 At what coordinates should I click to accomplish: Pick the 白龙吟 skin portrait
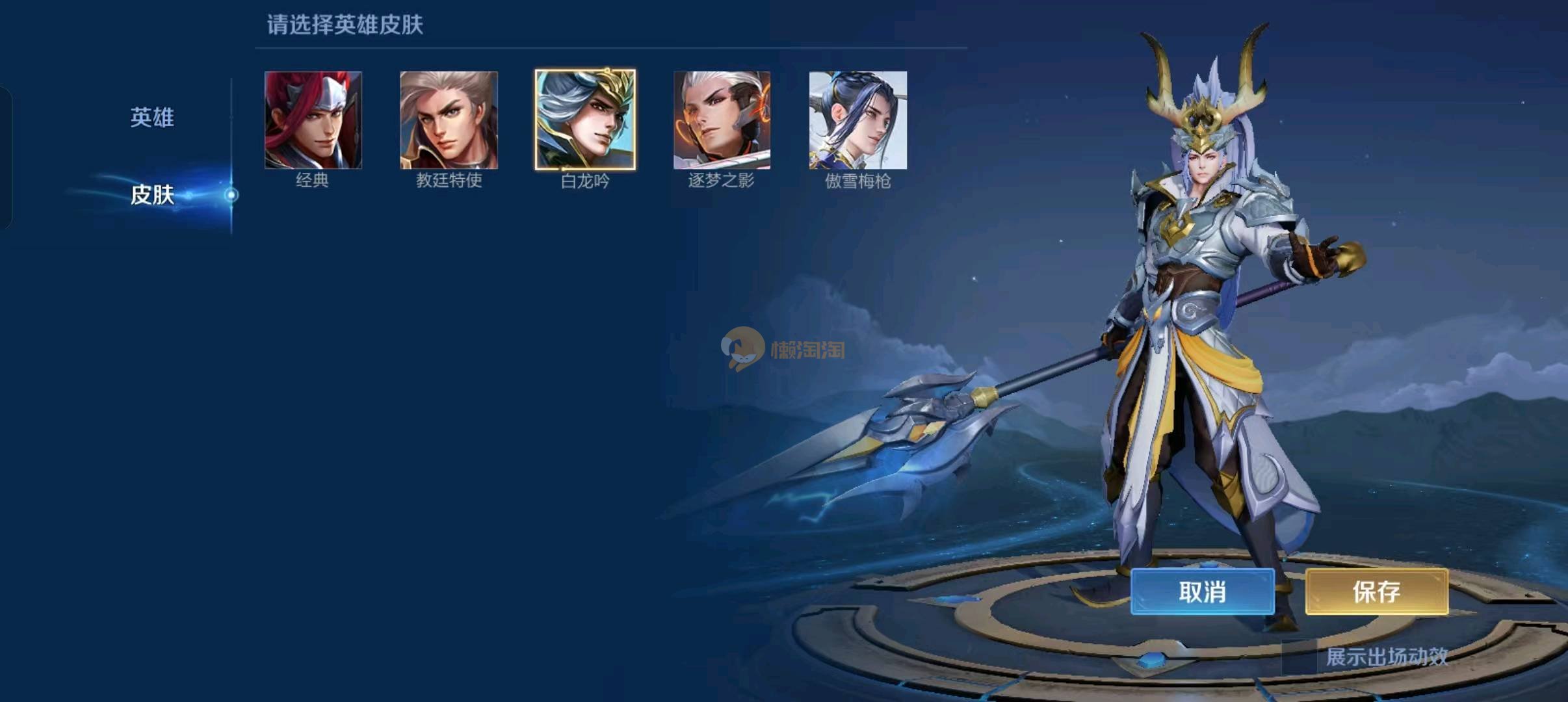(585, 120)
